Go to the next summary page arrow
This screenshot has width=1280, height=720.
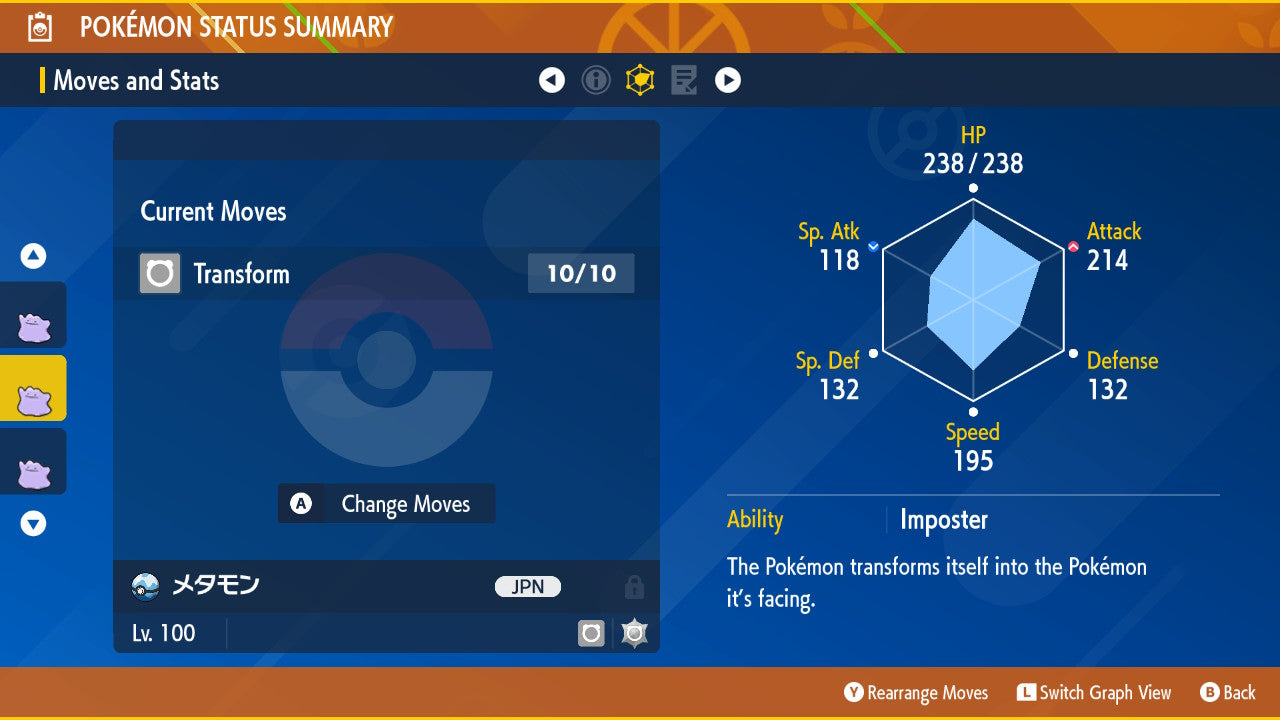coord(728,80)
